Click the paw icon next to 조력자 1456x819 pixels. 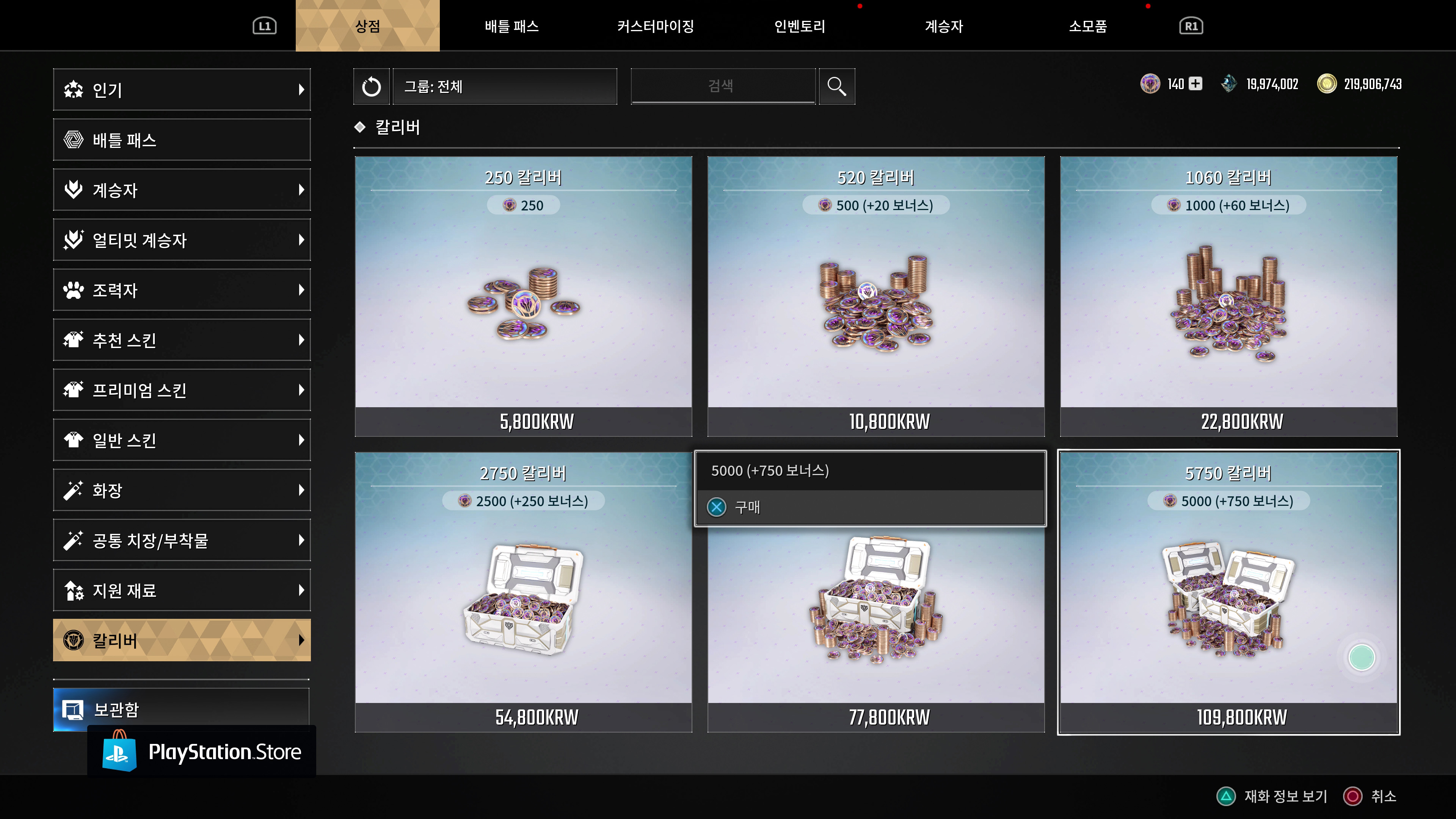pos(74,290)
